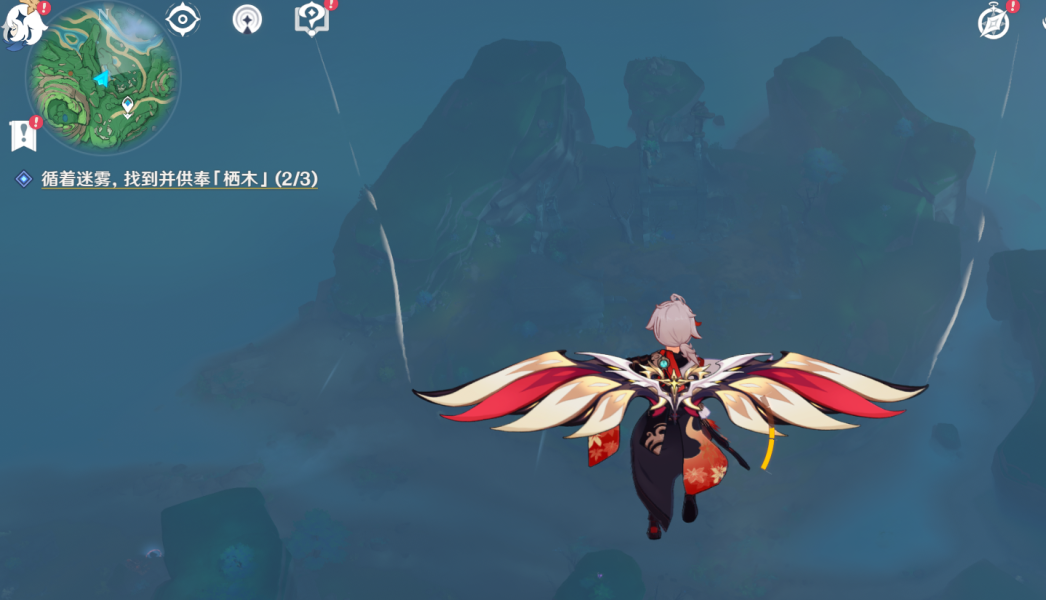Open the quest banner with exclamation mark
1046x600 pixels.
pos(23,135)
